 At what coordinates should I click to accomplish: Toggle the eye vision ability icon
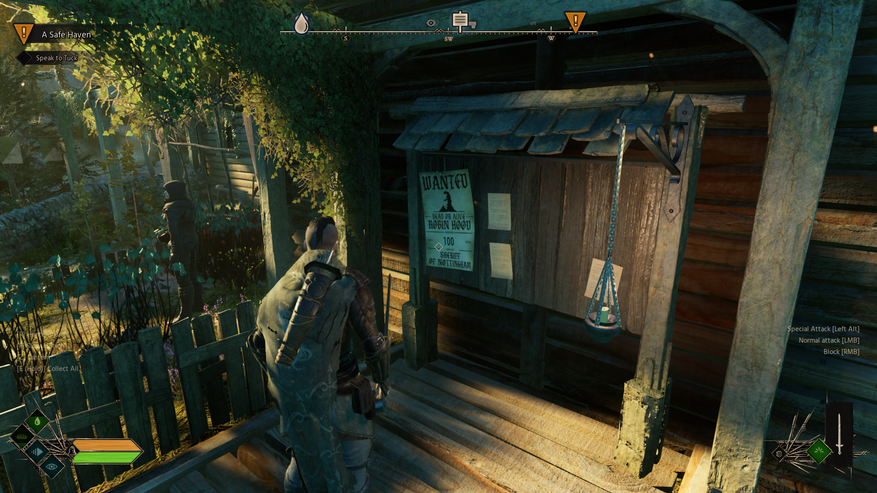click(x=51, y=465)
